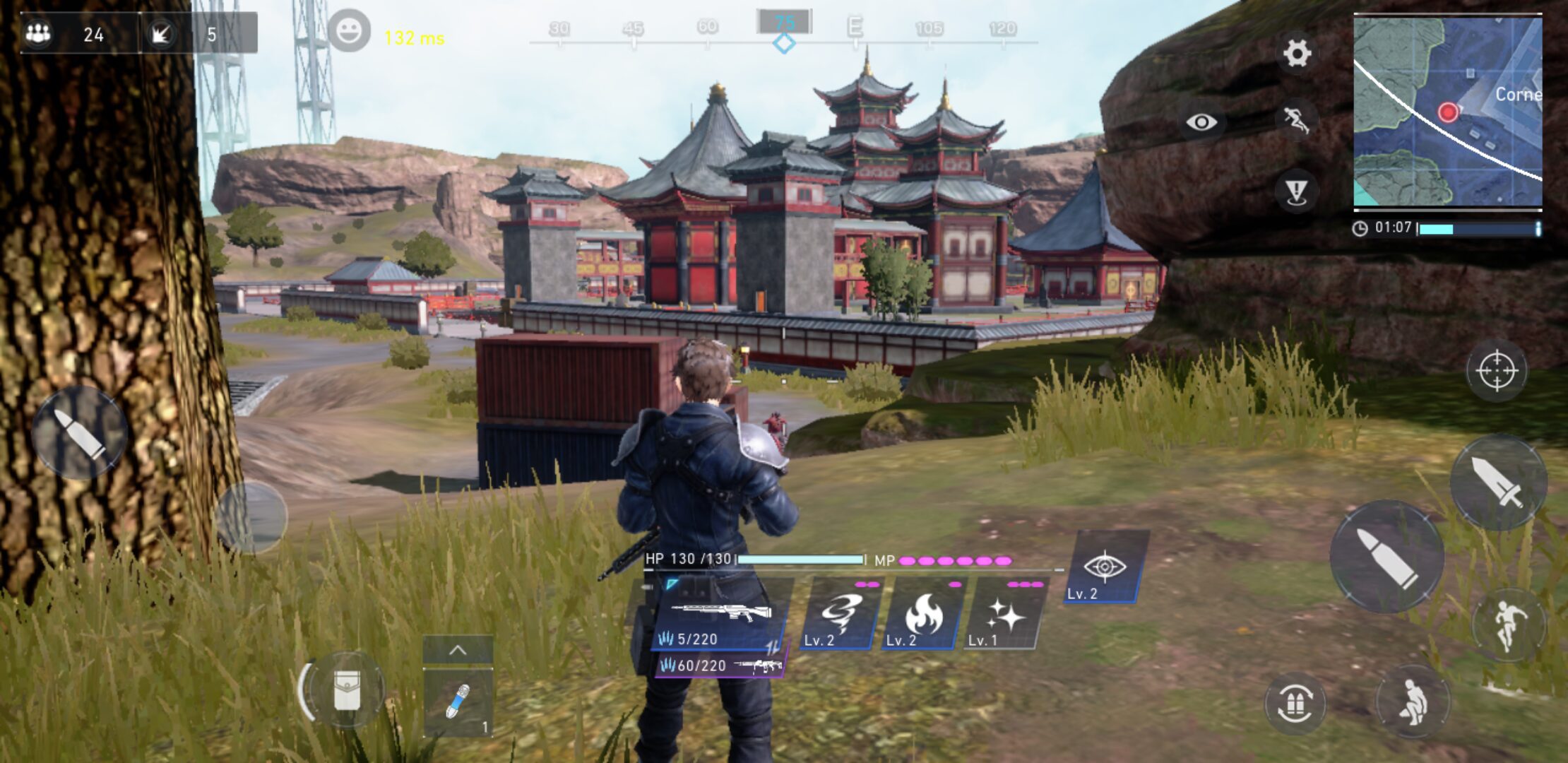Tap the jump button
1568x763 pixels.
1507,625
